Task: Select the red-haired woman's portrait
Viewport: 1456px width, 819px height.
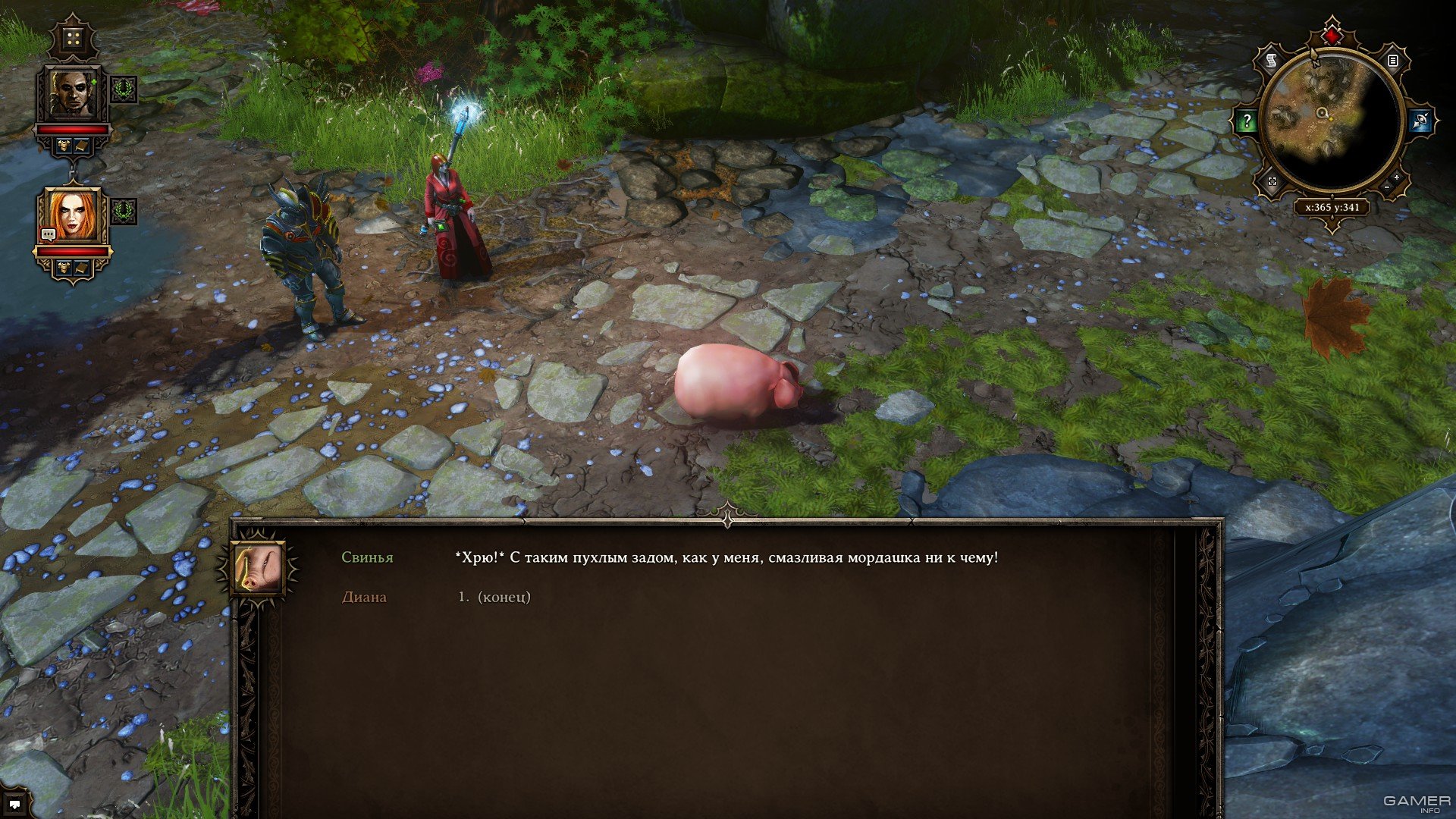Action: coord(73,215)
